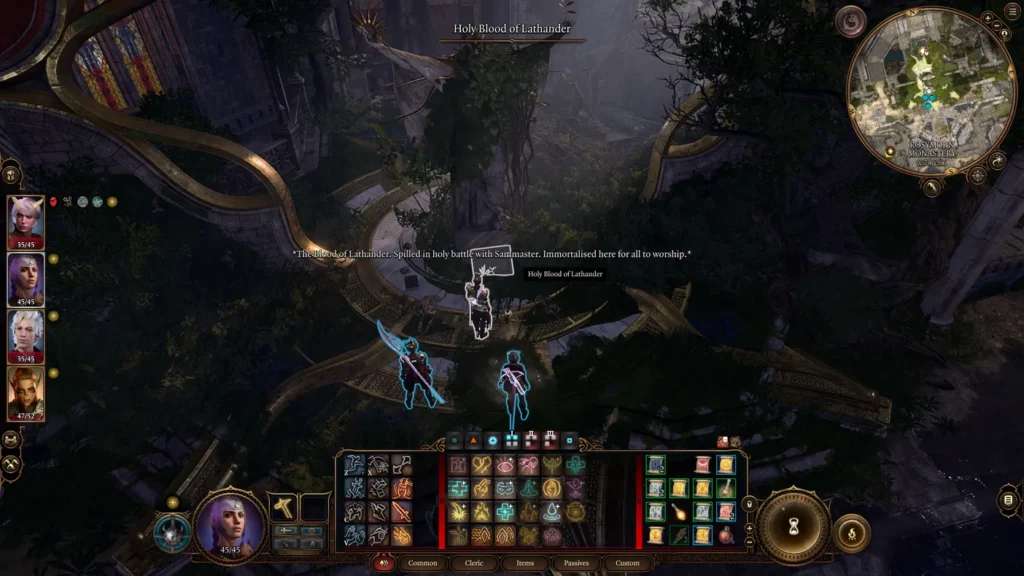The image size is (1024, 576).
Task: Activate the sword attack action icon
Action: pyautogui.click(x=401, y=512)
